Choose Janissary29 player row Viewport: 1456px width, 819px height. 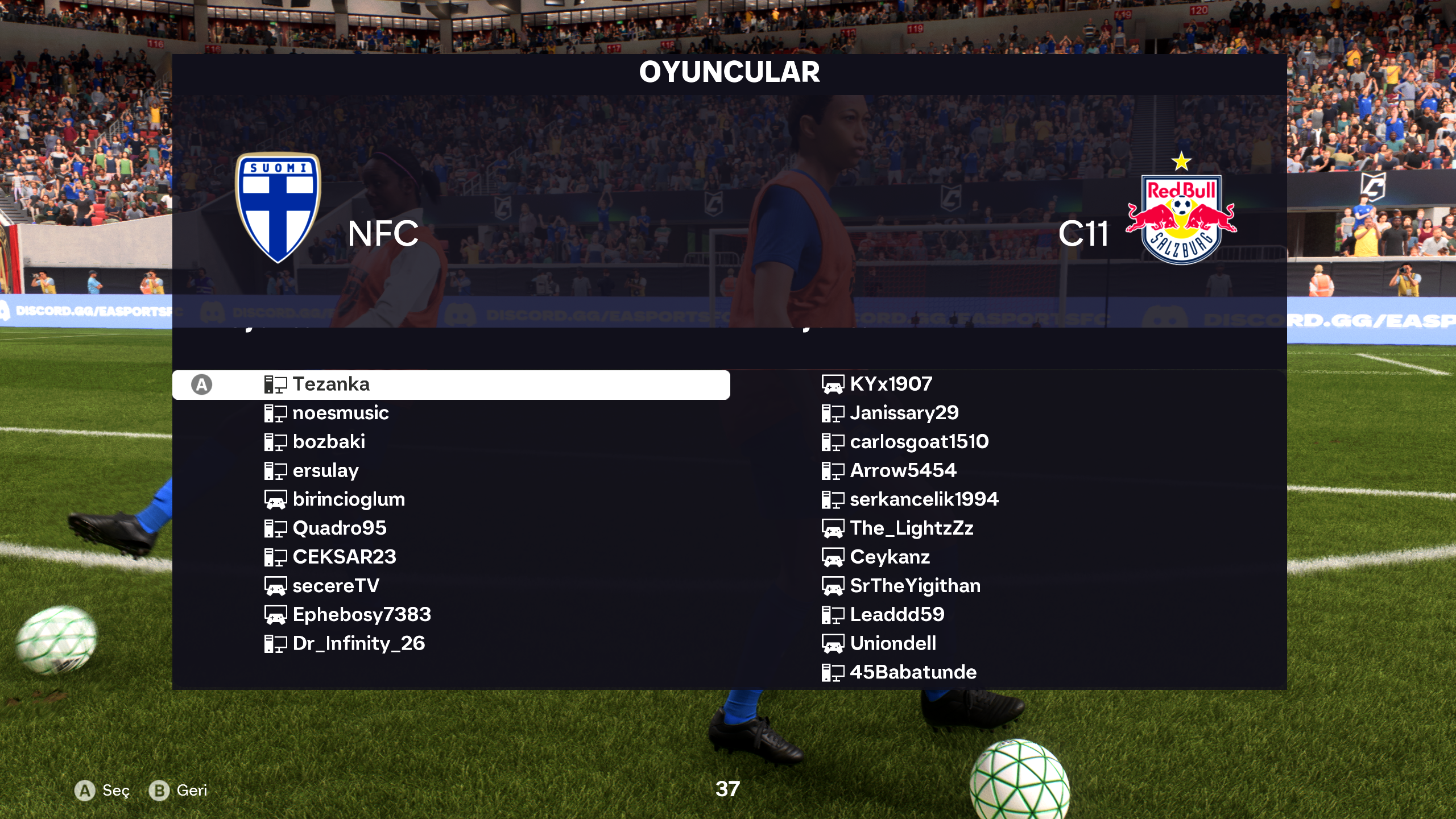click(x=904, y=413)
